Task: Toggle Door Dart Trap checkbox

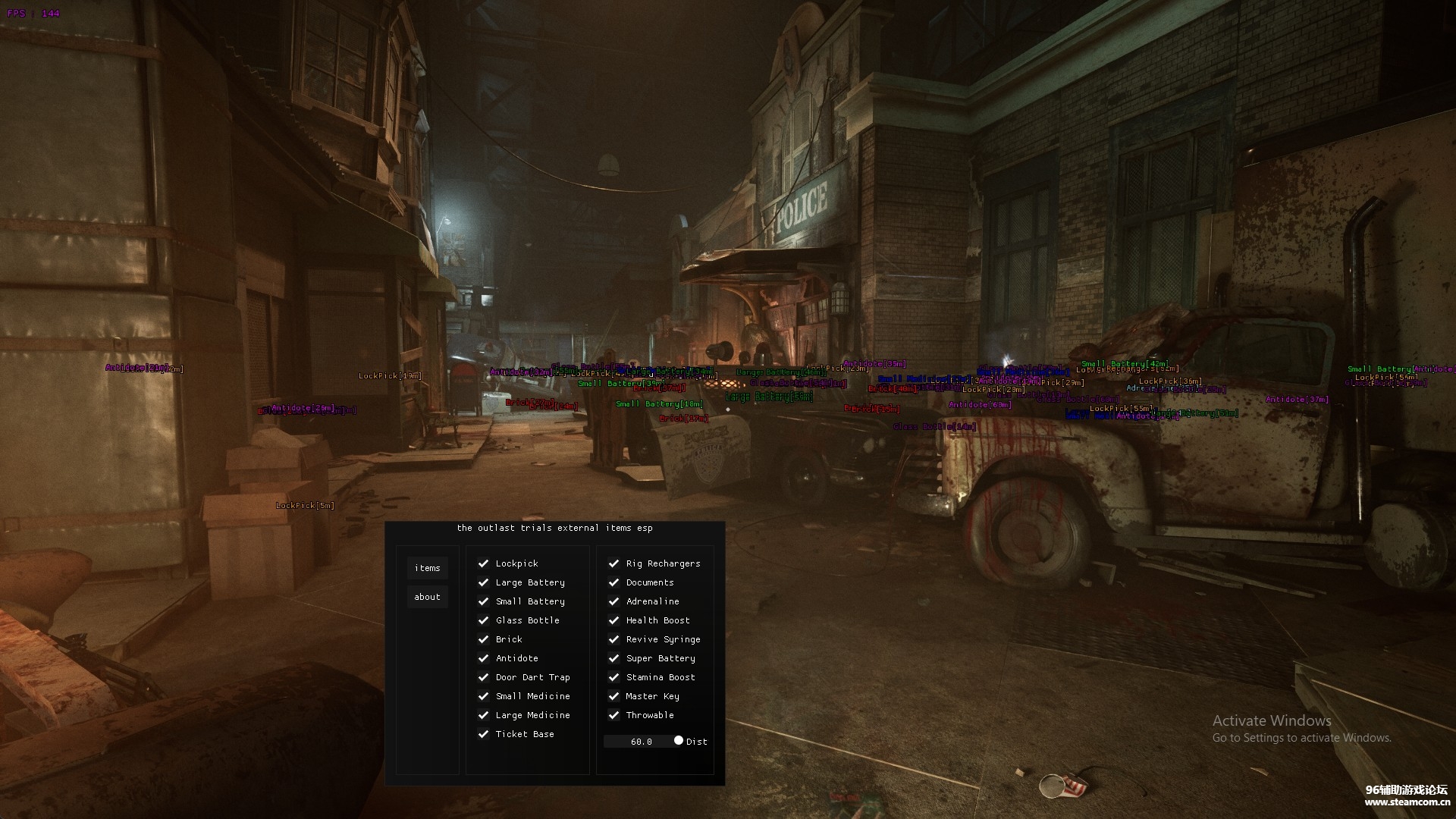Action: click(x=483, y=677)
